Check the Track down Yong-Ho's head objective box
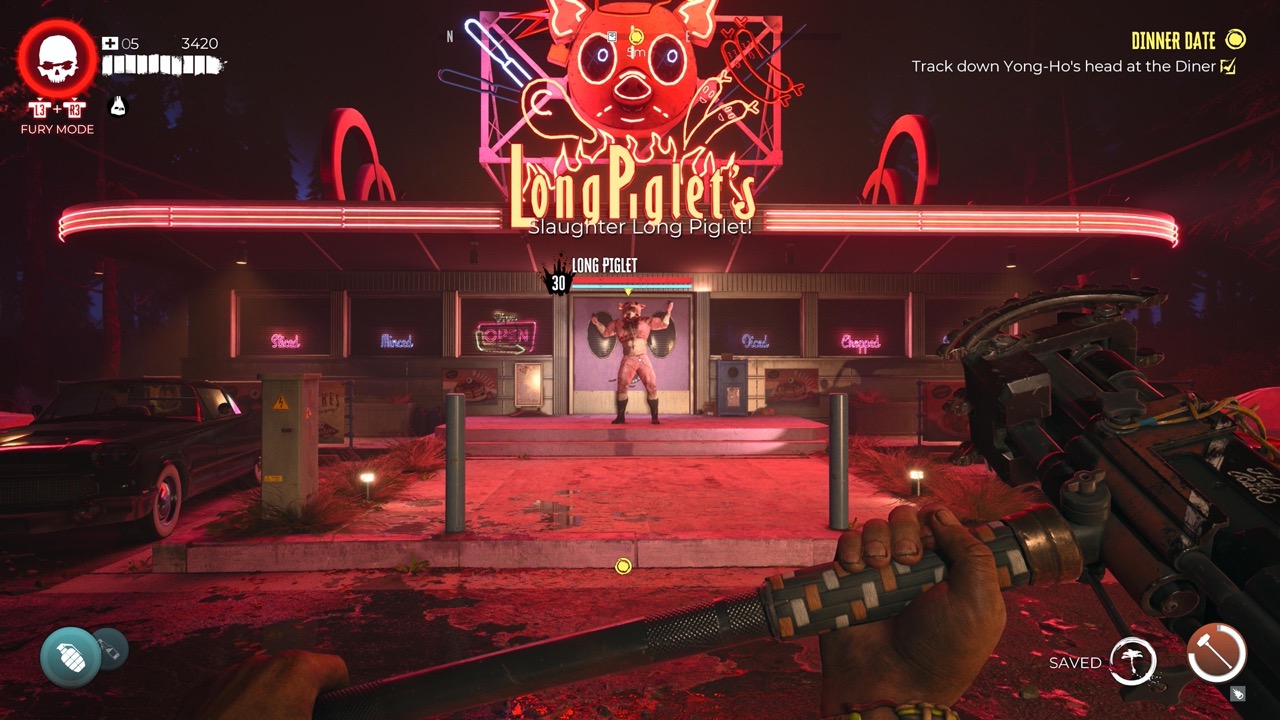Viewport: 1280px width, 720px height. (1226, 64)
